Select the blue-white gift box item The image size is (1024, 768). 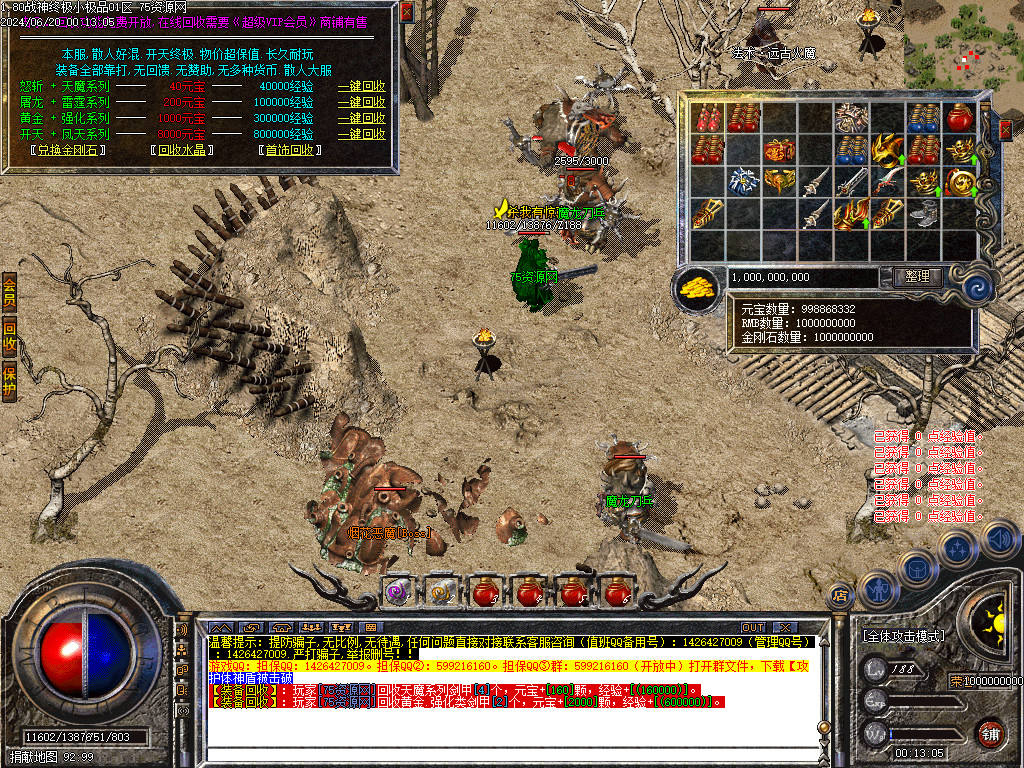[744, 182]
